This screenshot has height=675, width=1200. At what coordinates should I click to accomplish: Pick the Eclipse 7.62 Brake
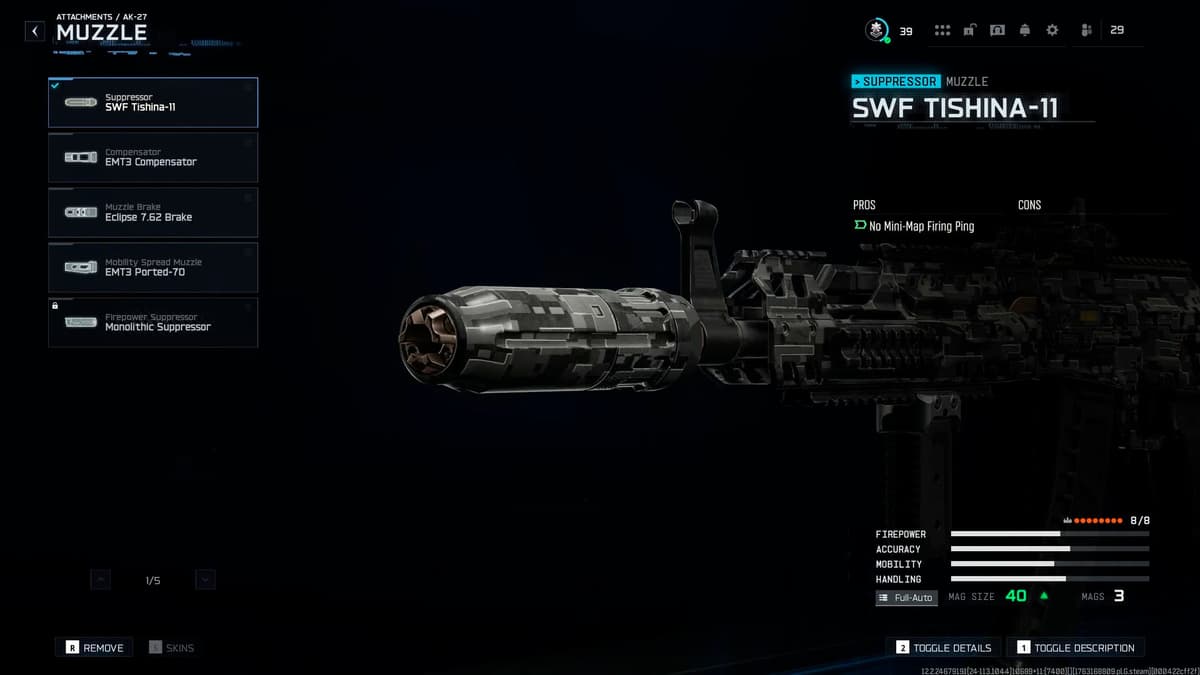[x=153, y=212]
